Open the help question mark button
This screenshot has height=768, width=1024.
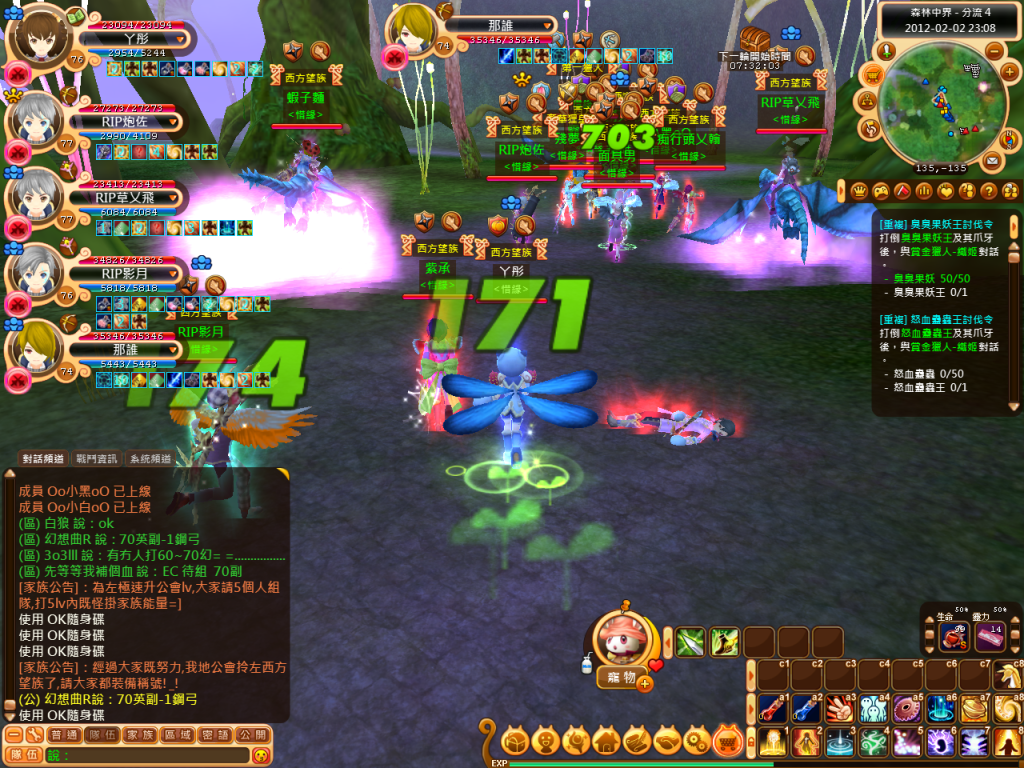coord(988,190)
